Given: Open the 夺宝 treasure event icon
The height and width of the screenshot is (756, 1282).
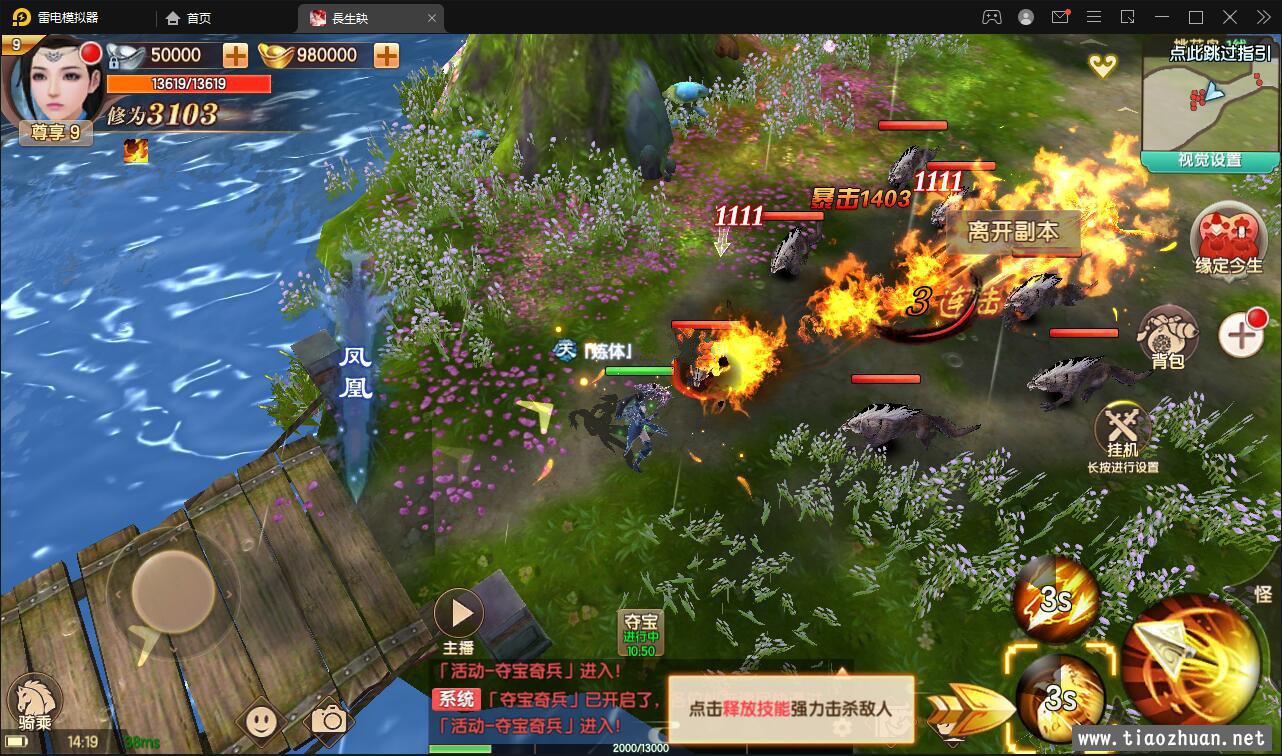Looking at the screenshot, I should [640, 632].
